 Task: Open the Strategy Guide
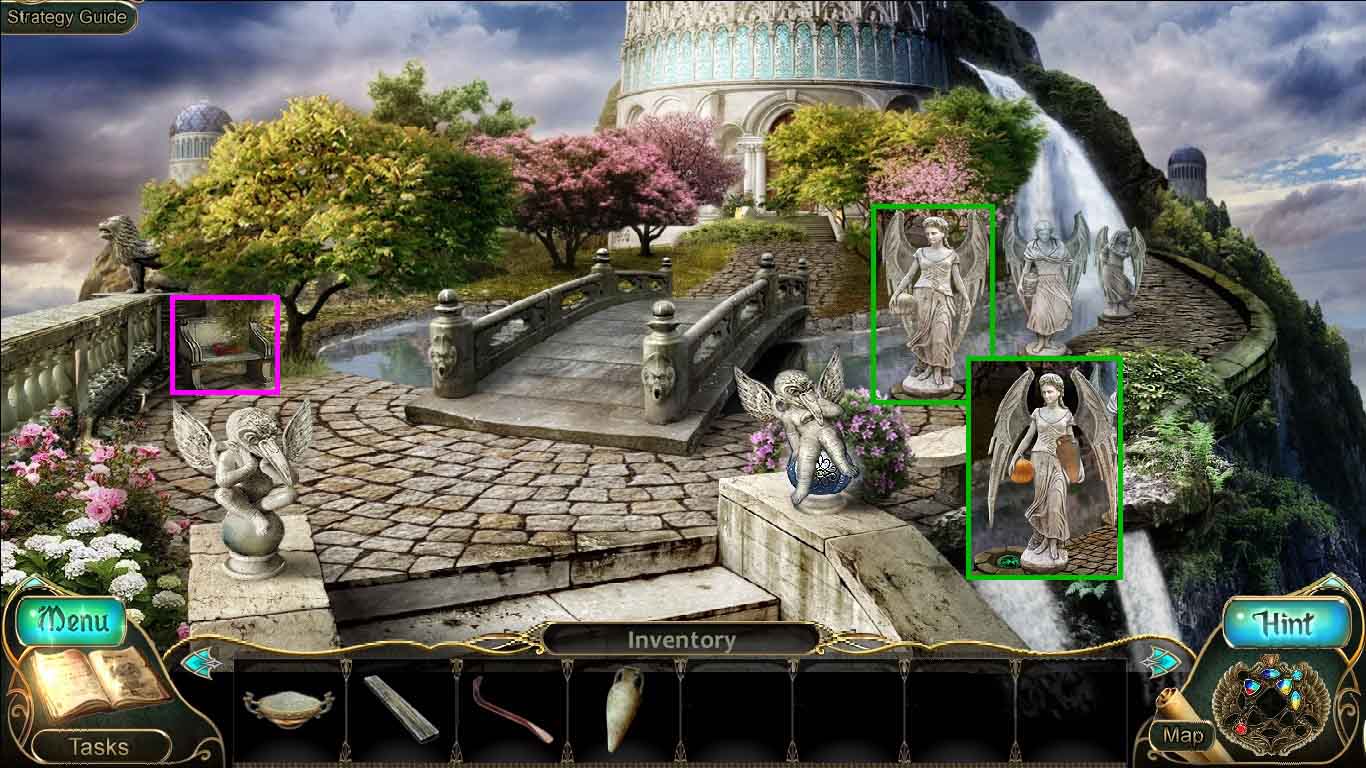coord(67,17)
